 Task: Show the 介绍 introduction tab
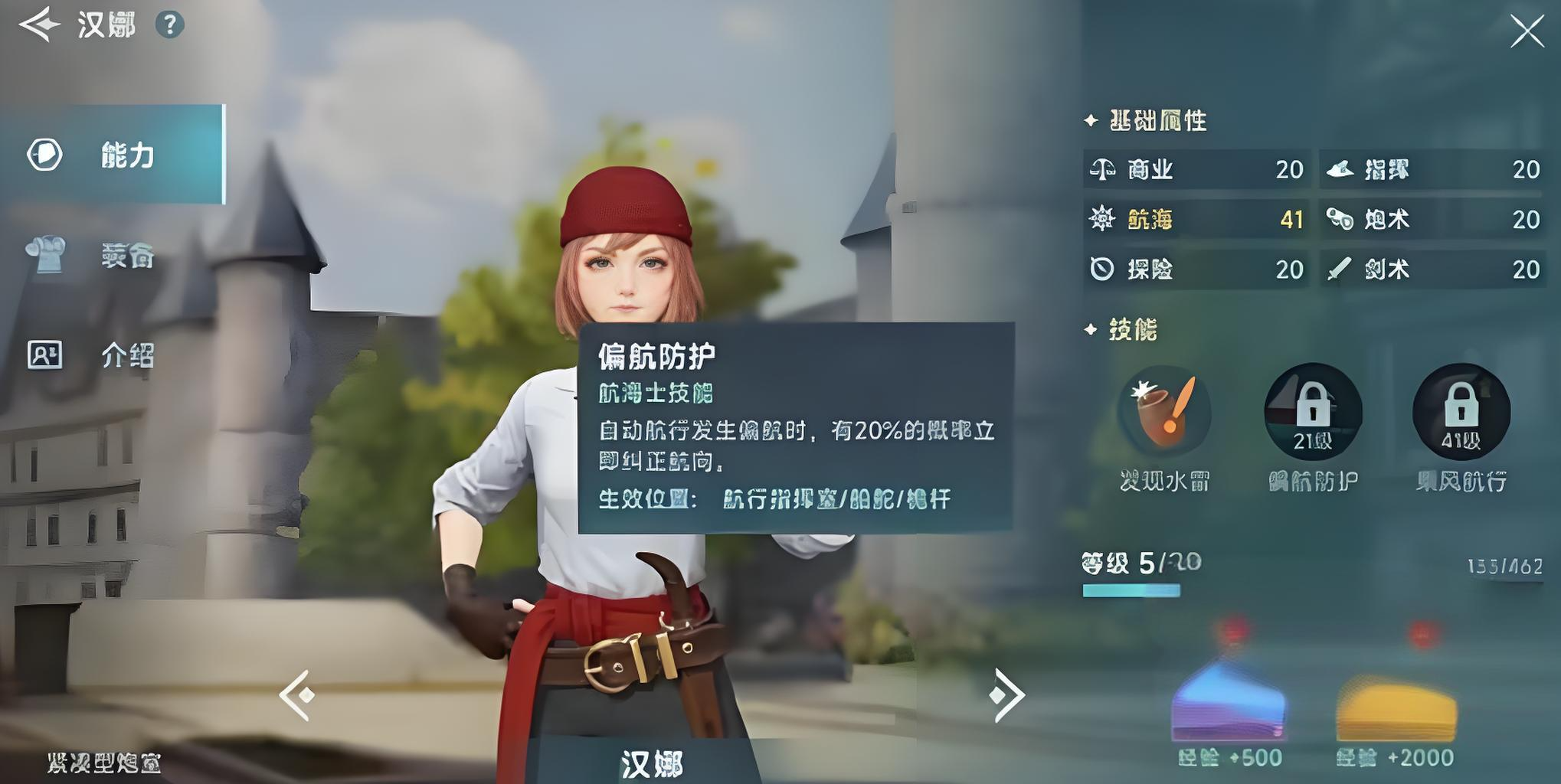pyautogui.click(x=113, y=355)
